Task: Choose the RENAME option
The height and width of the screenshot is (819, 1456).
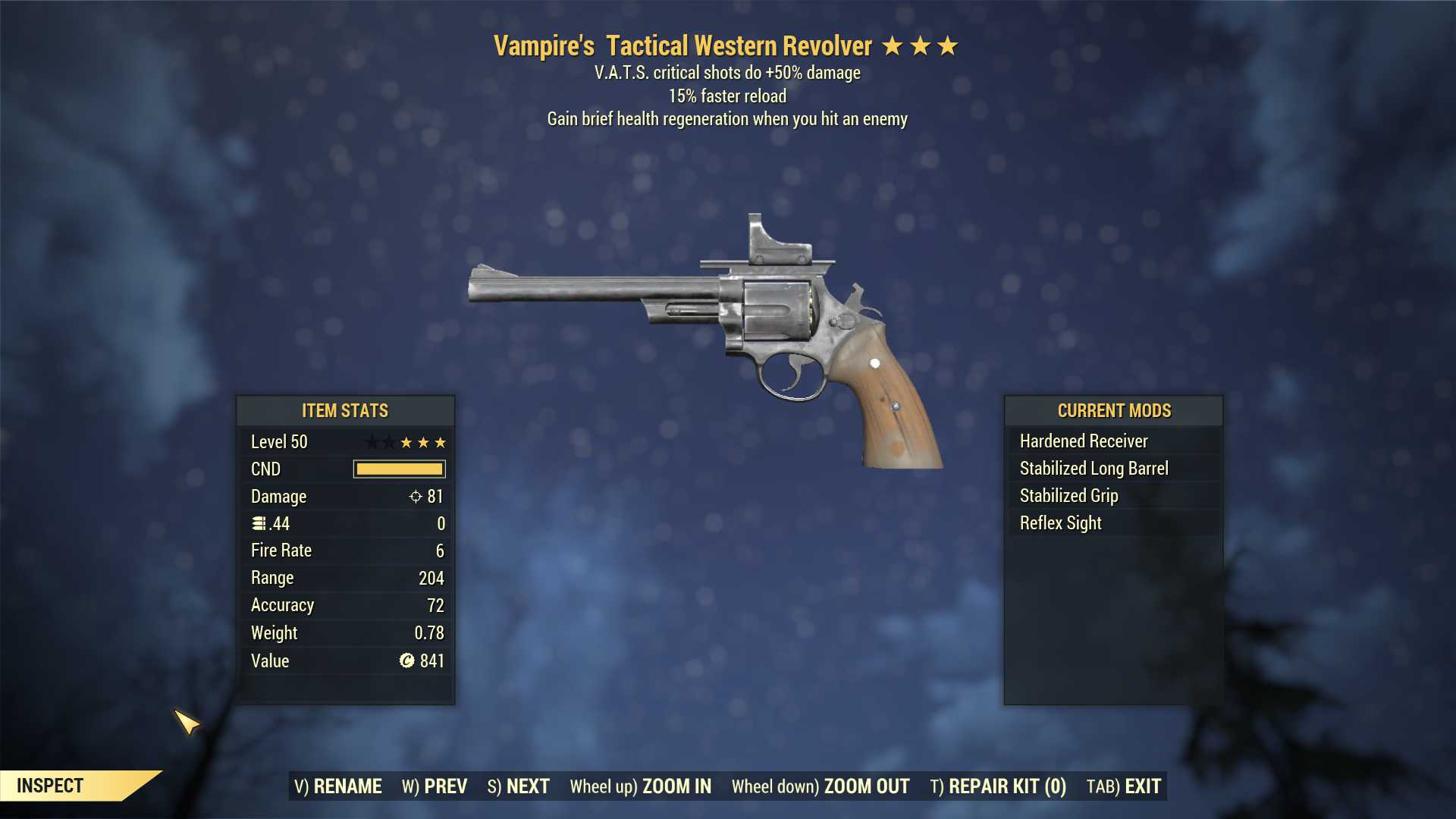Action: [338, 786]
